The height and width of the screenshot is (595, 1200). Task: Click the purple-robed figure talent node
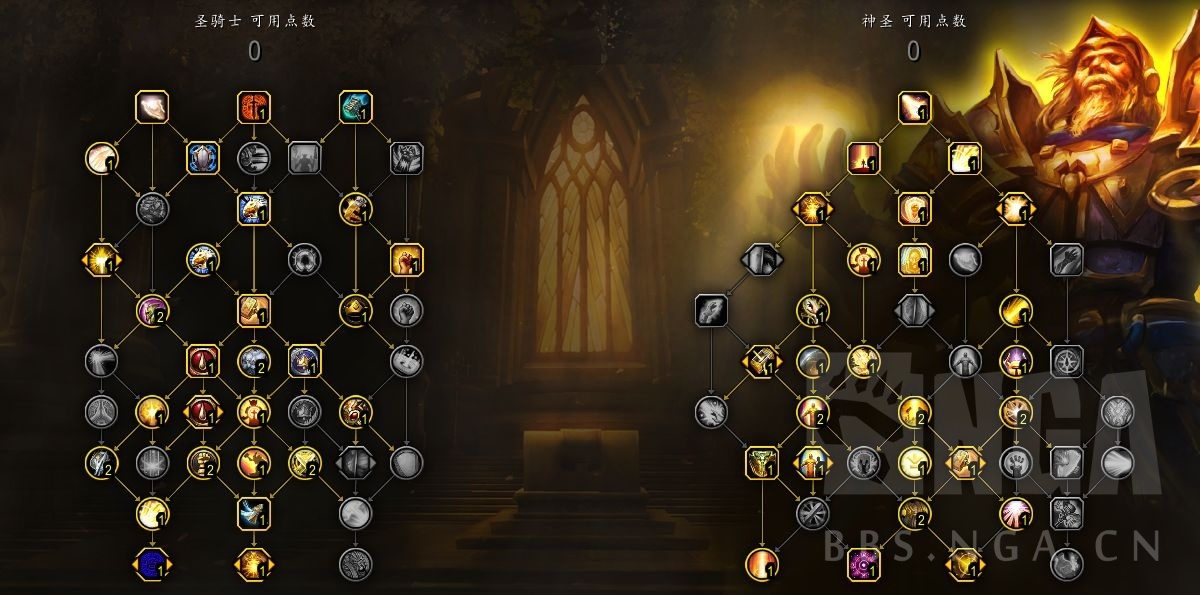tap(1015, 360)
